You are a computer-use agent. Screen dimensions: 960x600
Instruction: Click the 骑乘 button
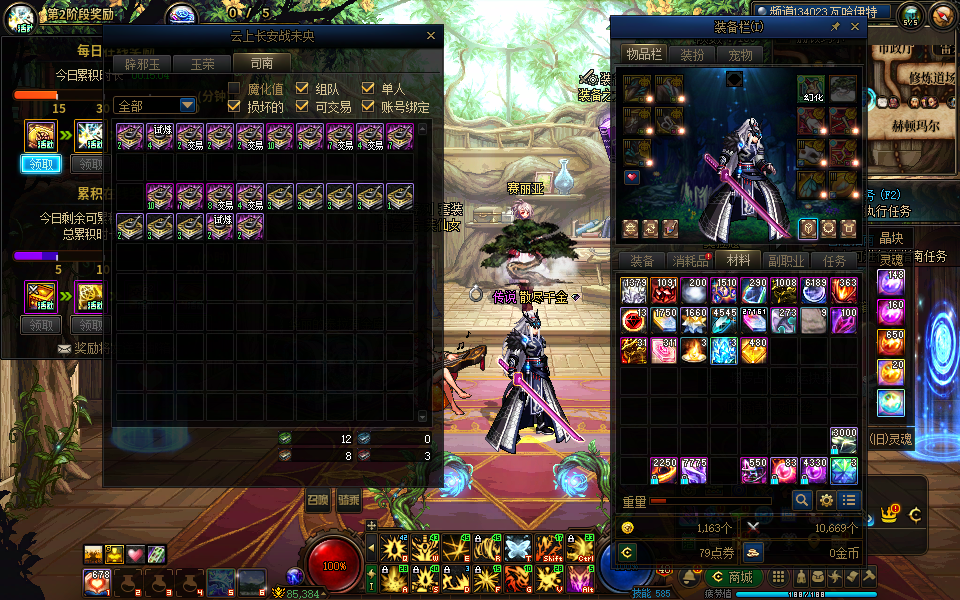click(x=349, y=500)
